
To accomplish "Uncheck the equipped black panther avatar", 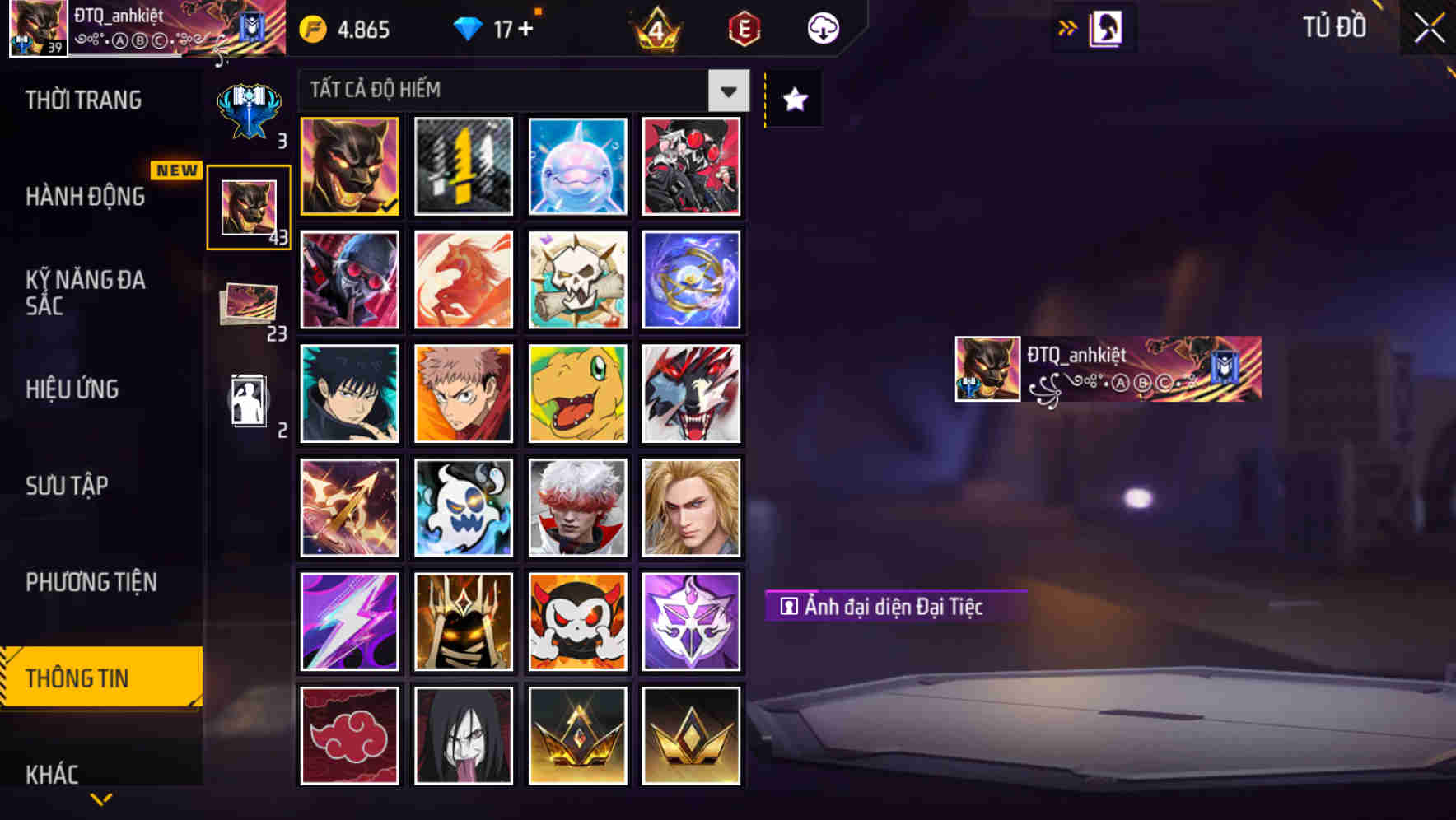I will coord(349,167).
